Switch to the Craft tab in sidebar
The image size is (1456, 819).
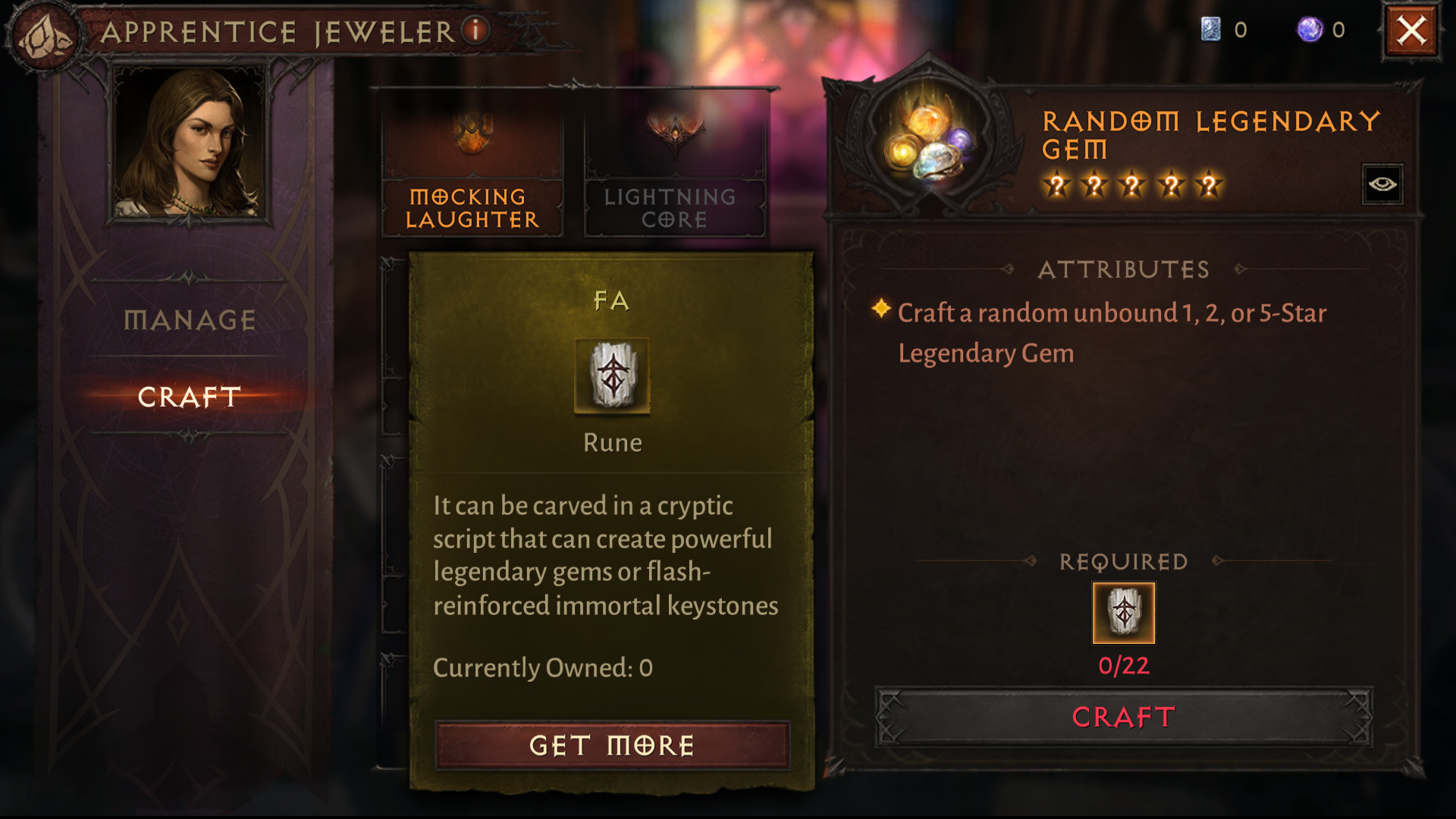[188, 395]
